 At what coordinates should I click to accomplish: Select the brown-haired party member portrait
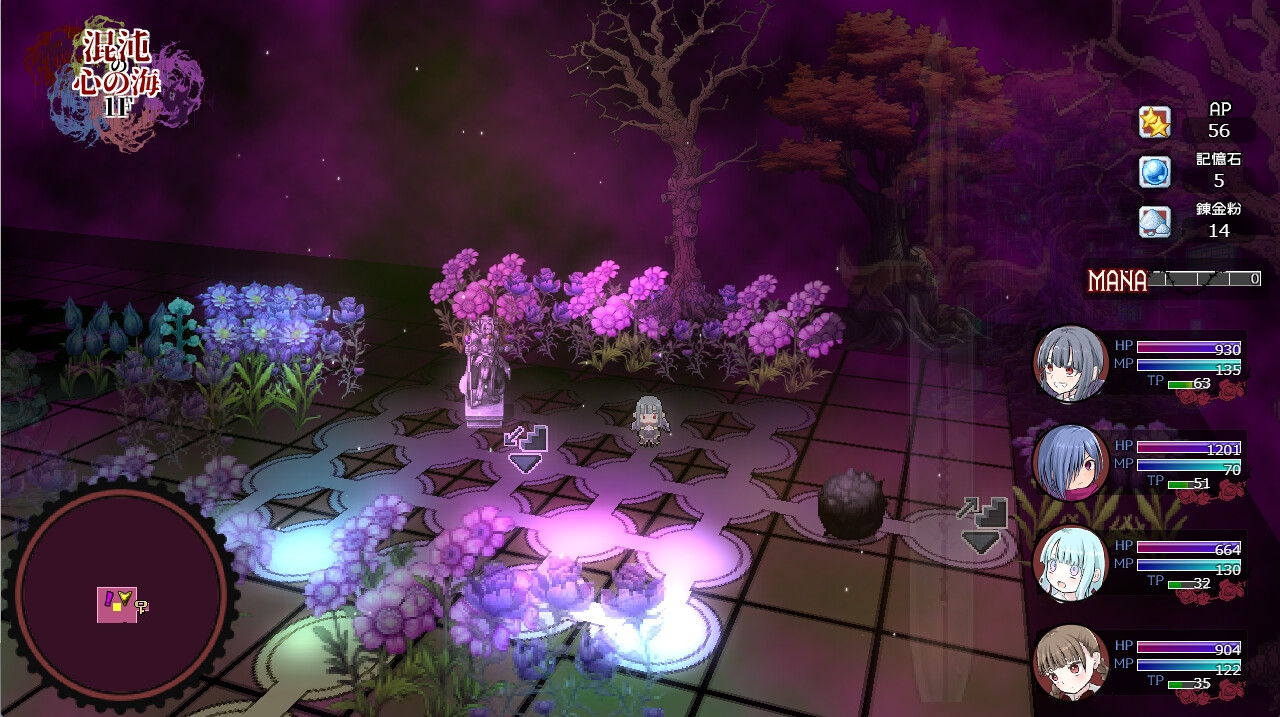tap(1070, 661)
